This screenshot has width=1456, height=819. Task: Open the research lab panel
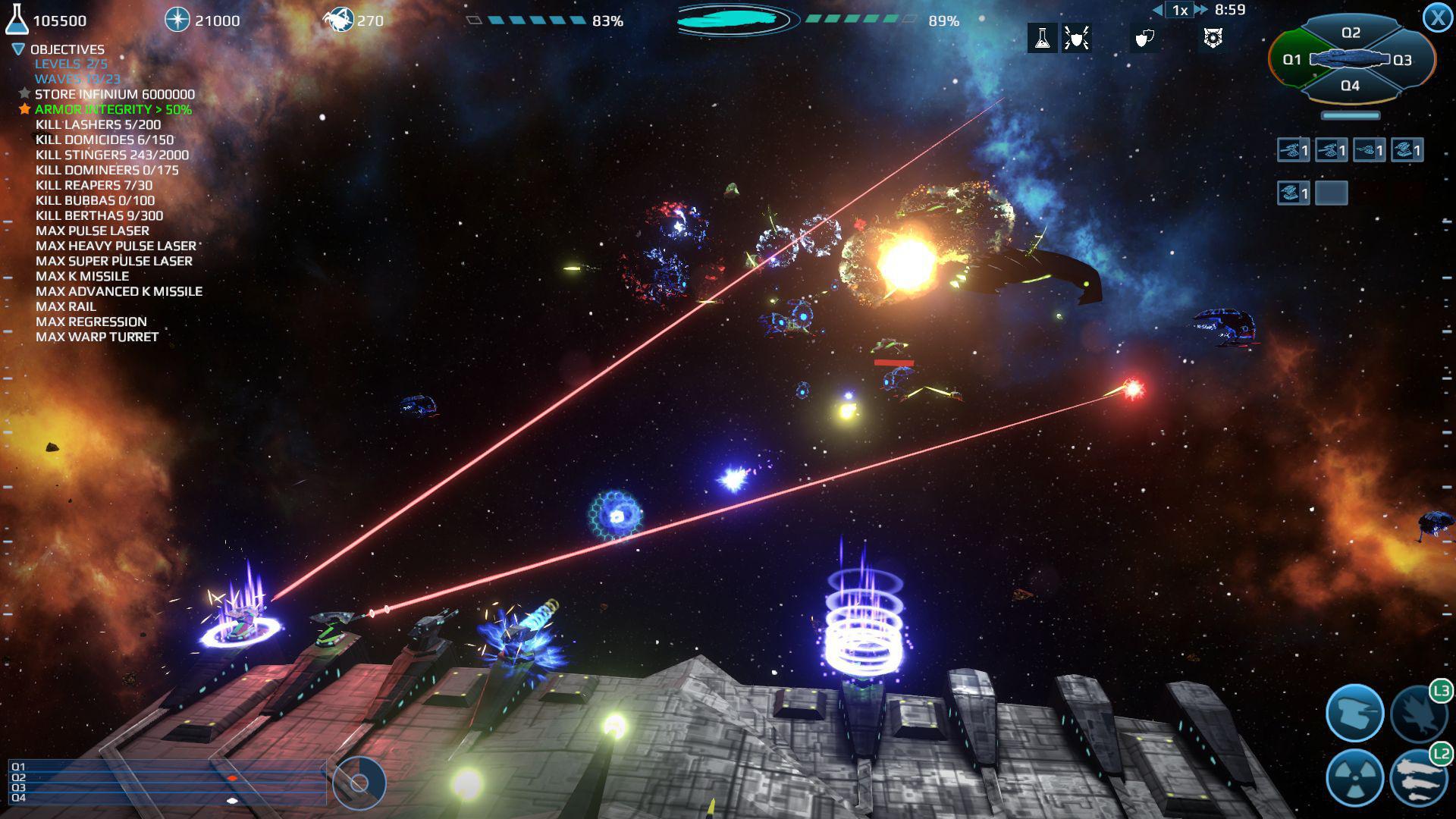(x=1043, y=39)
